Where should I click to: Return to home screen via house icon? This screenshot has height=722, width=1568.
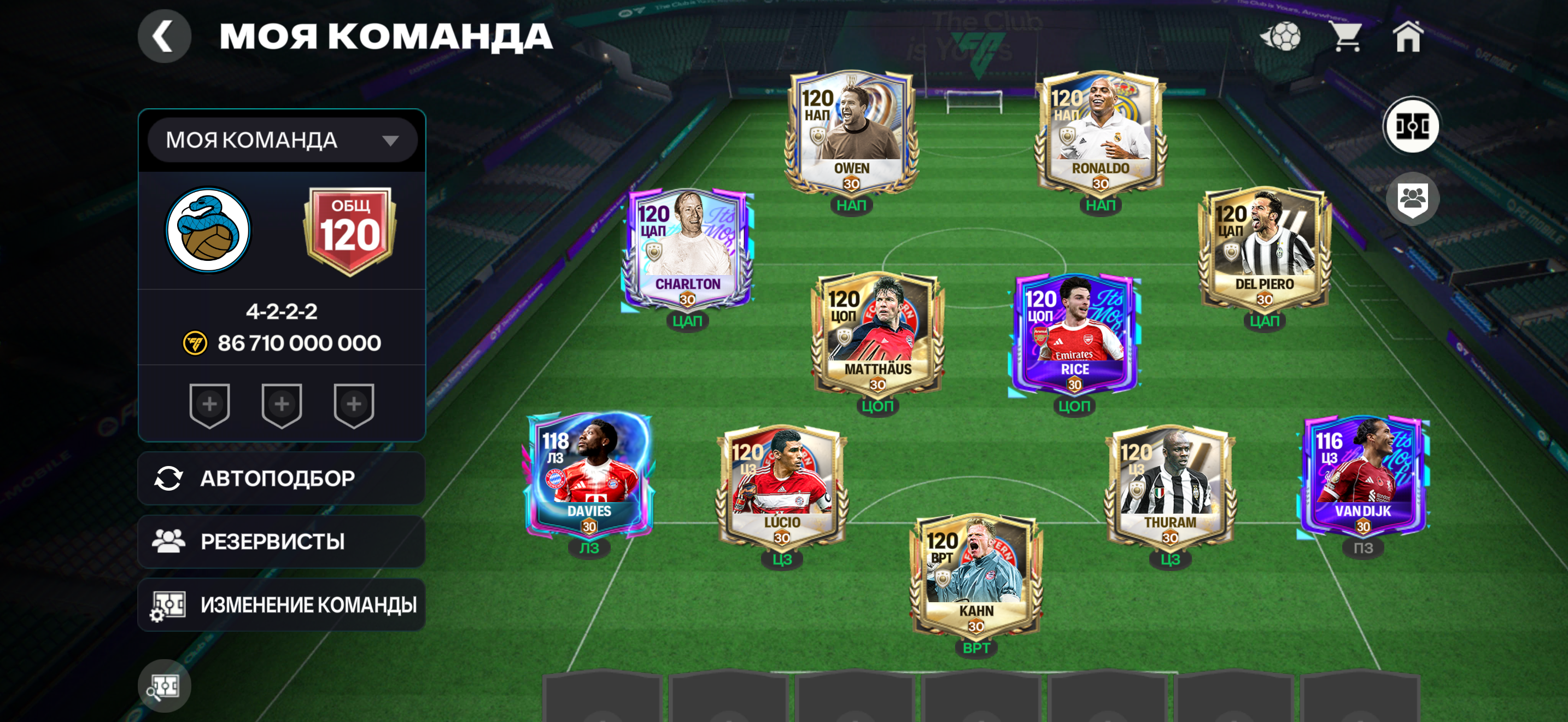point(1407,37)
